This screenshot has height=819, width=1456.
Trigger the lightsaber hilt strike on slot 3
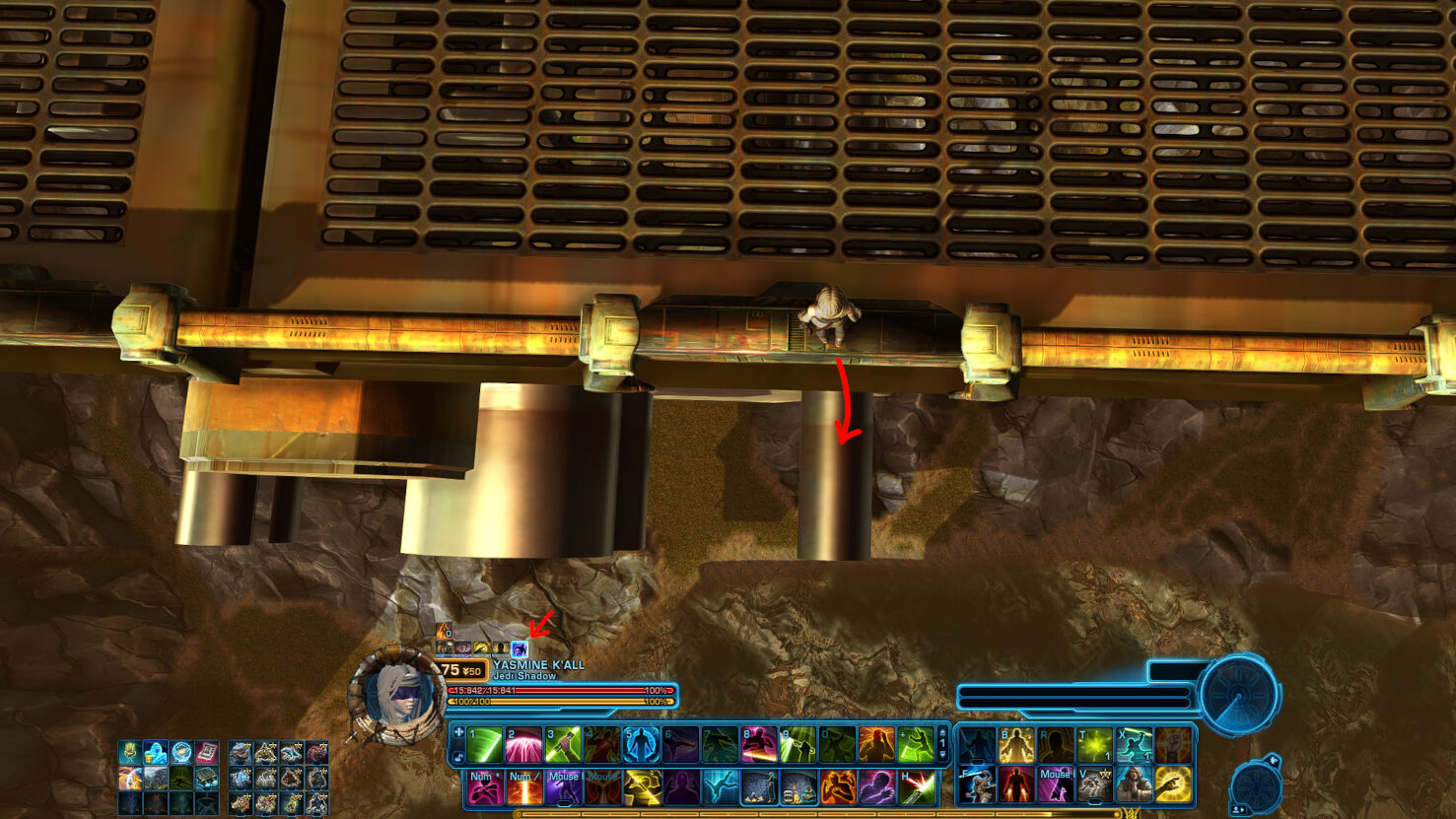(x=563, y=745)
